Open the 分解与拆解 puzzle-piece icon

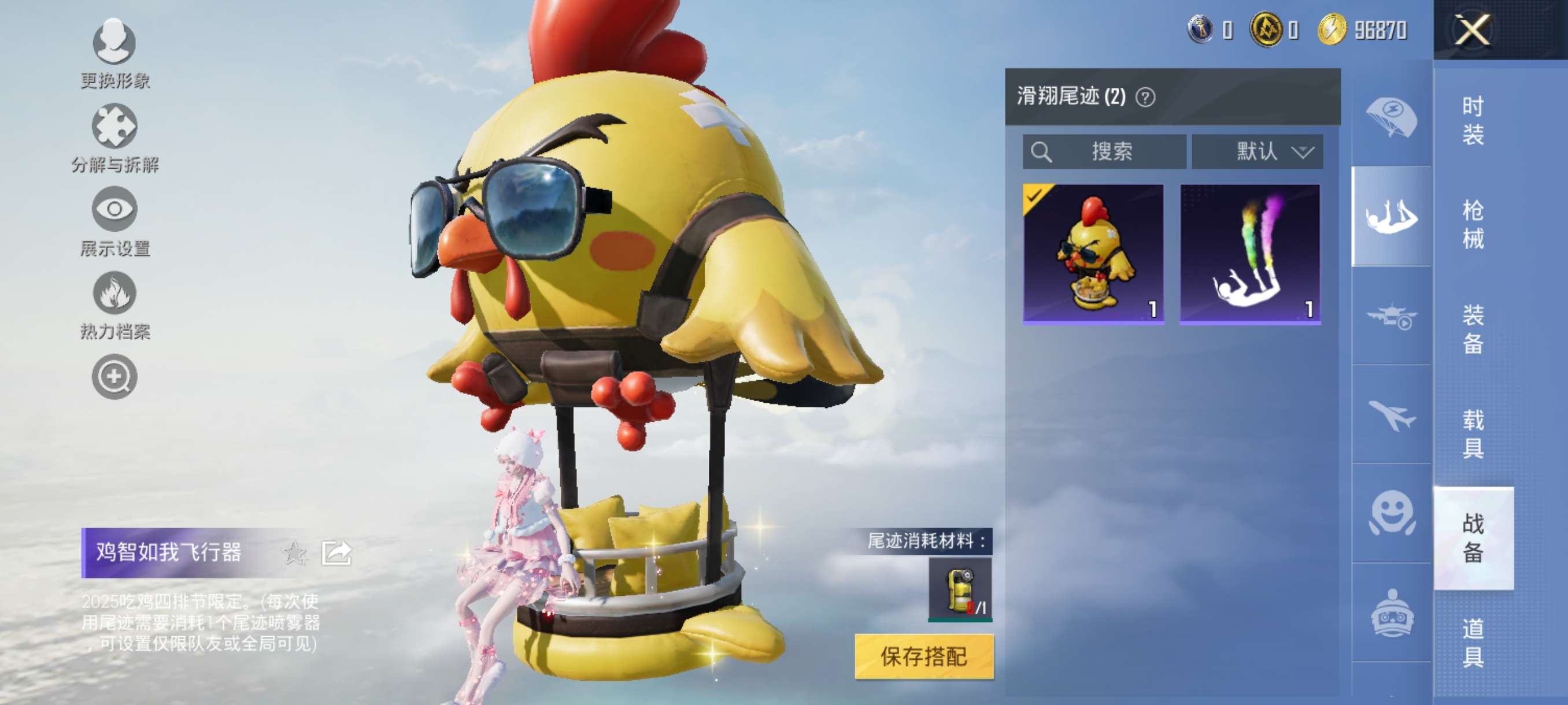[x=113, y=125]
